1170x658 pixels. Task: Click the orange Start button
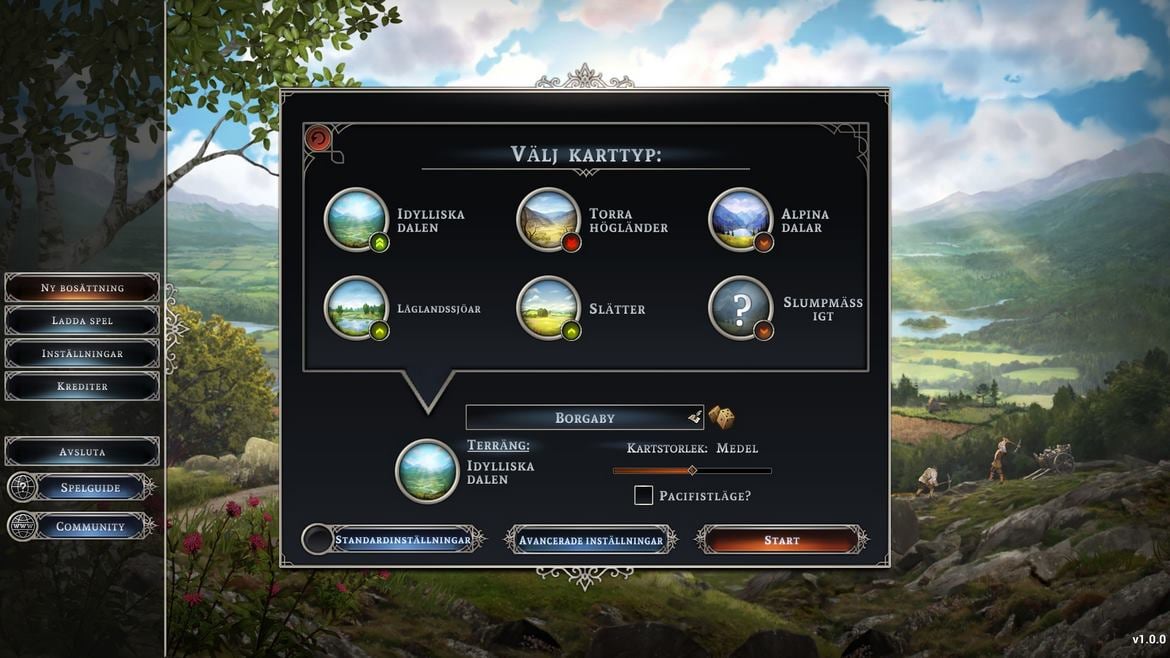point(781,541)
